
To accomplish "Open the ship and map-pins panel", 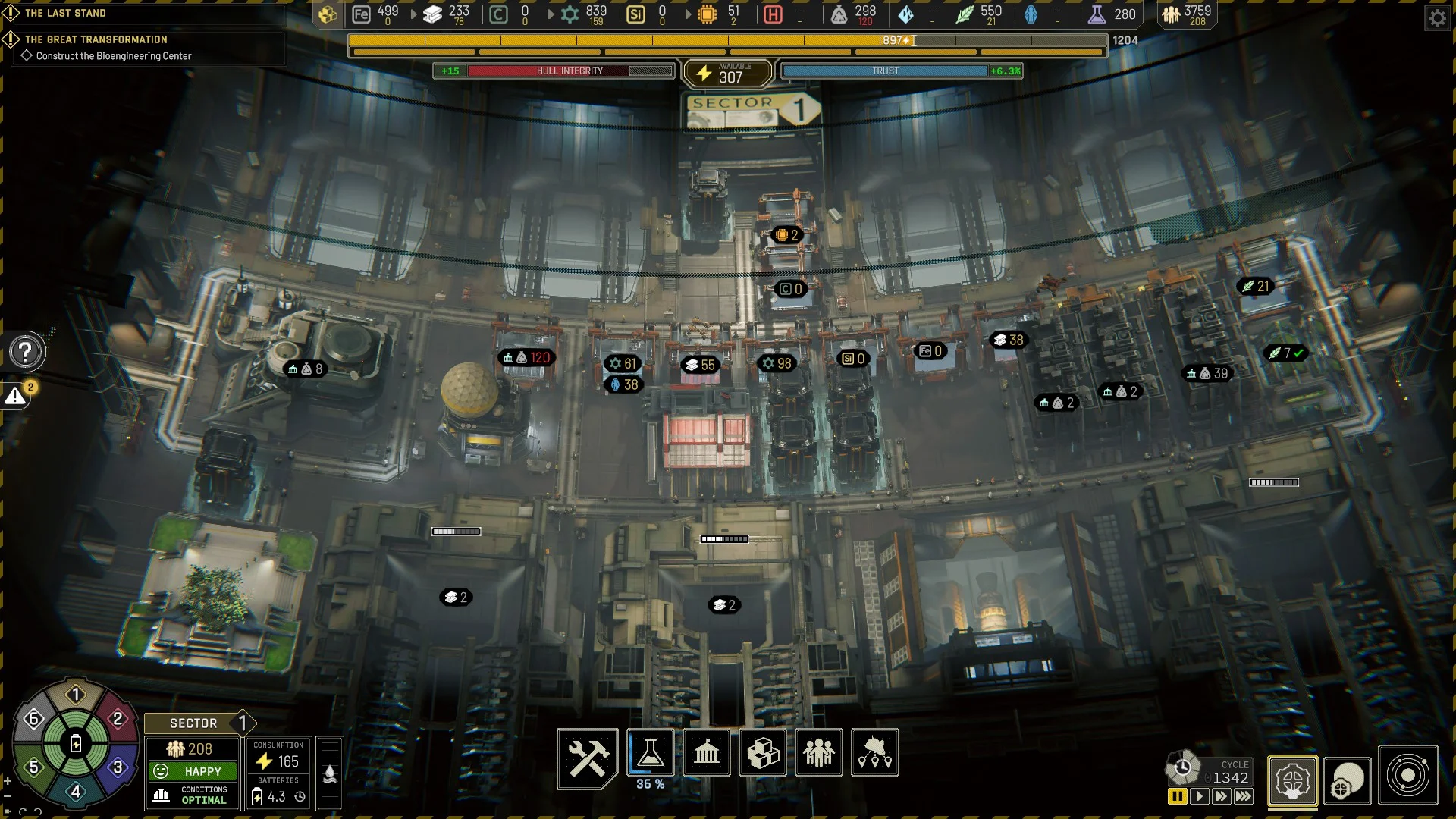I will tap(874, 752).
